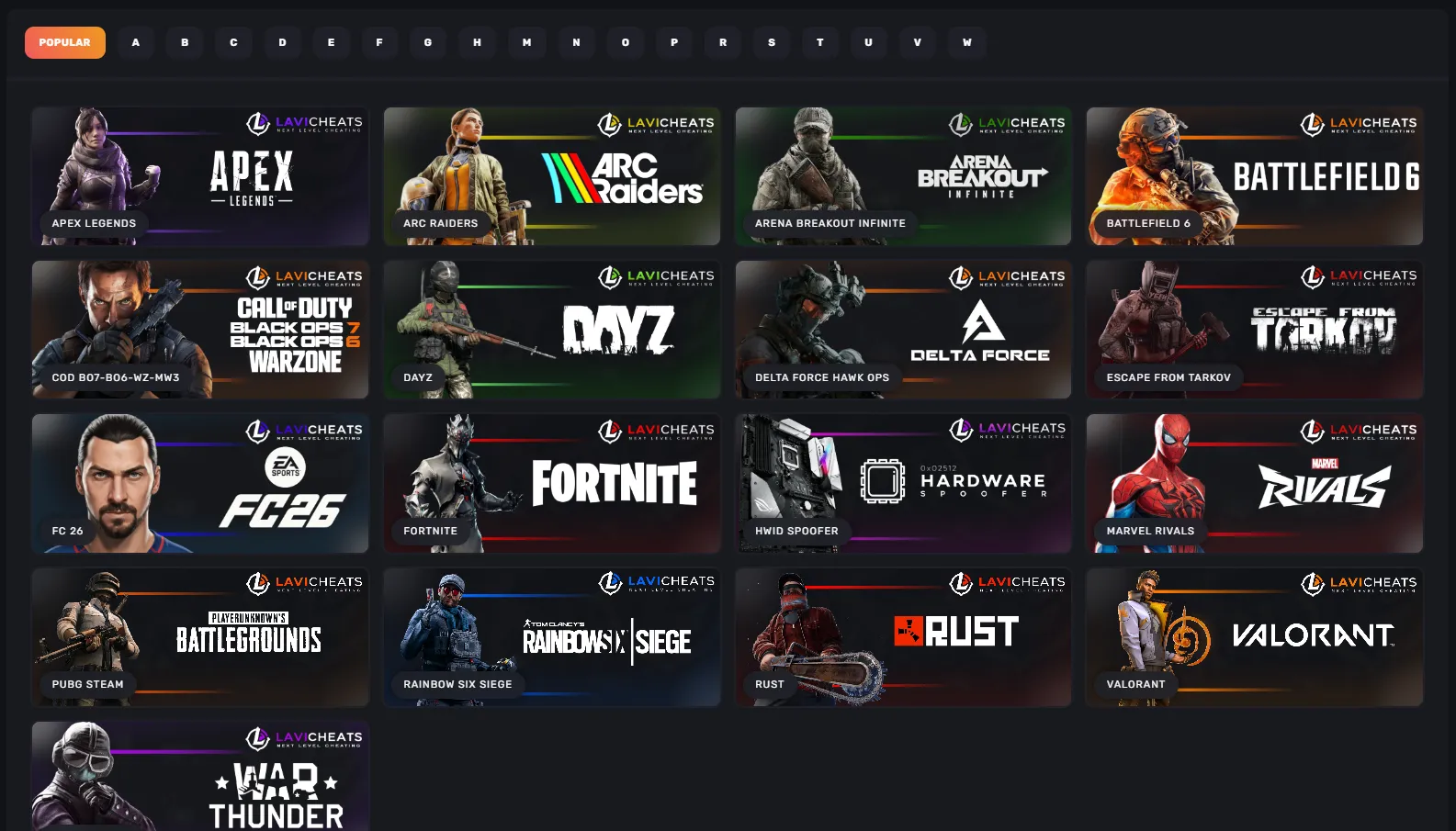This screenshot has width=1456, height=831.
Task: Click the War Thunder game card
Action: (x=200, y=776)
